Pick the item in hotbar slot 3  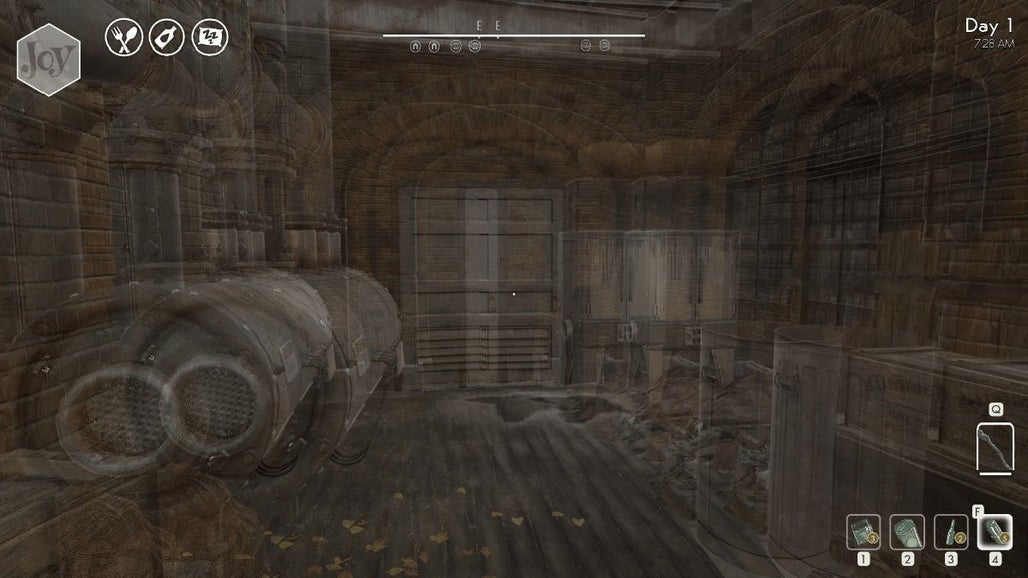pyautogui.click(x=951, y=531)
